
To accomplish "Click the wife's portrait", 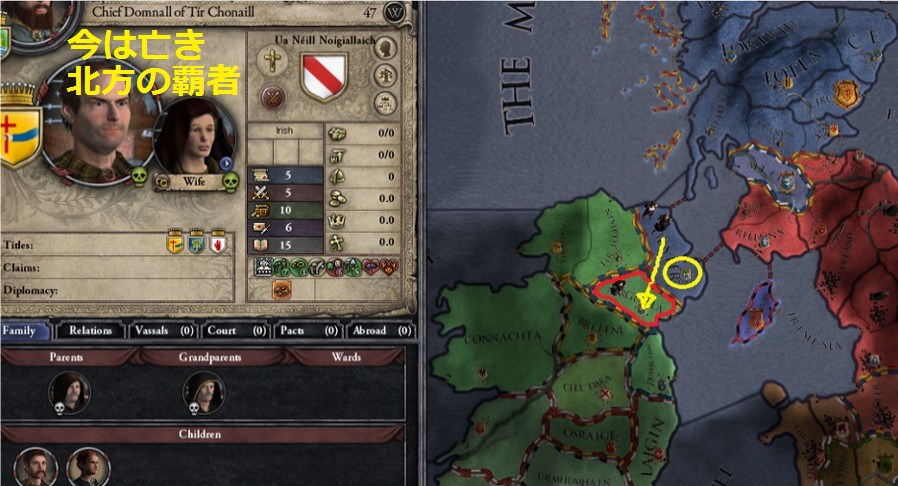I will point(195,138).
